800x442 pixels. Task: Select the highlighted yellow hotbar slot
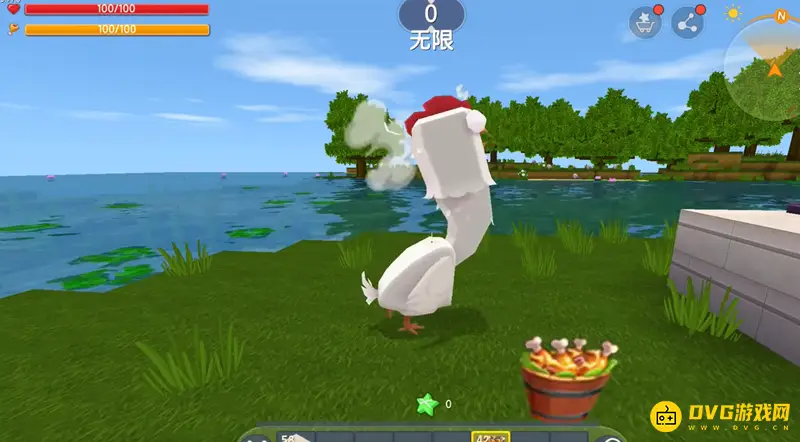(x=490, y=437)
